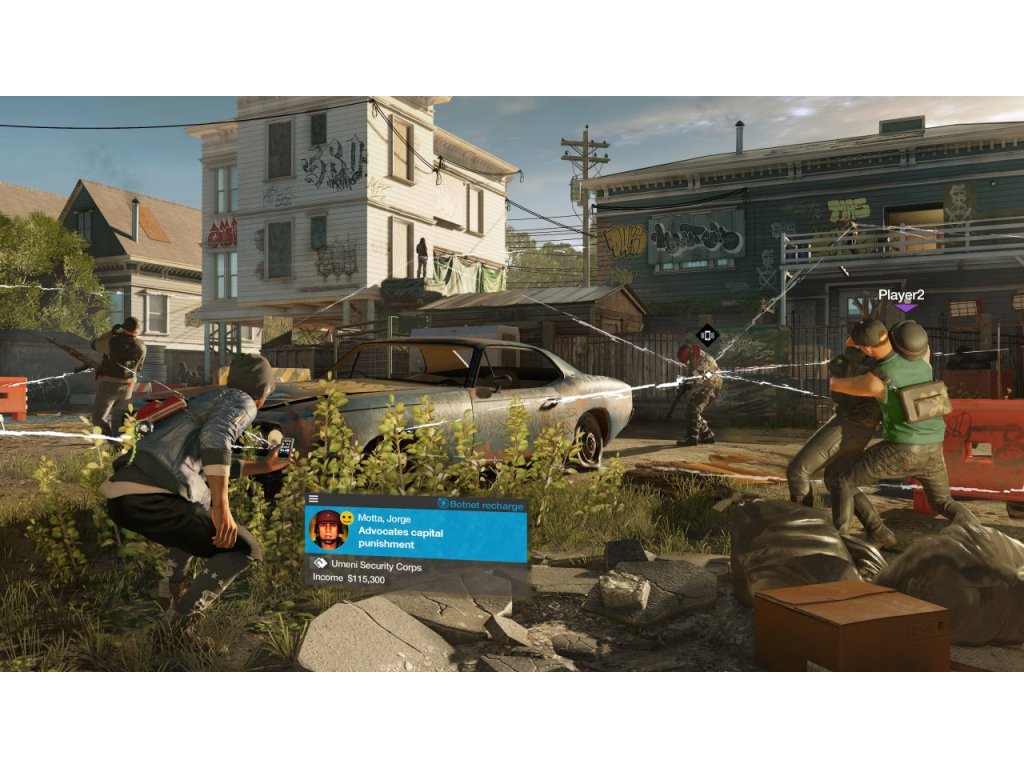The height and width of the screenshot is (768, 1024).
Task: Click Jorge Motta's profile portrait
Action: click(328, 529)
